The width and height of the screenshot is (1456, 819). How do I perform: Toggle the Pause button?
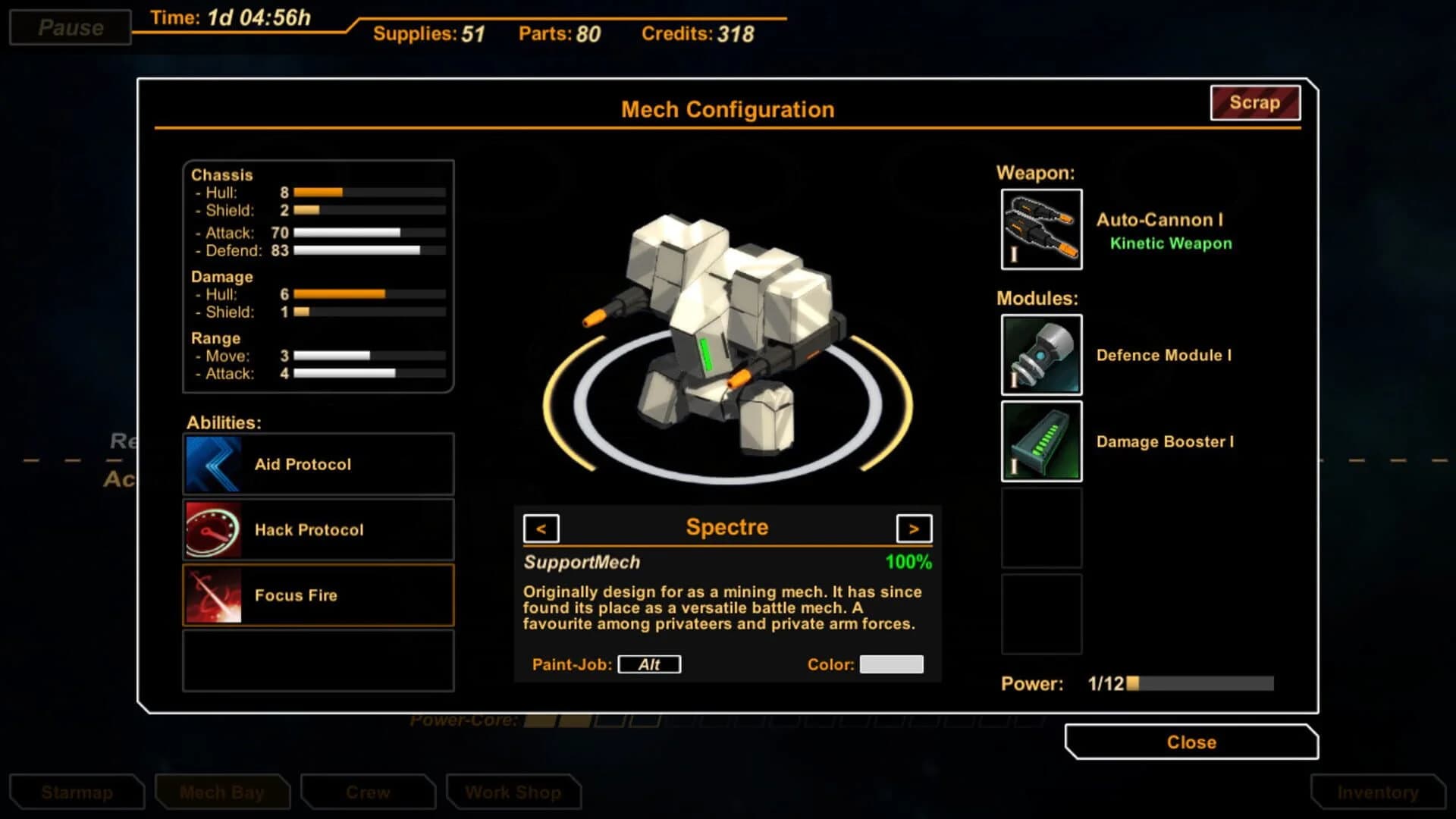70,27
